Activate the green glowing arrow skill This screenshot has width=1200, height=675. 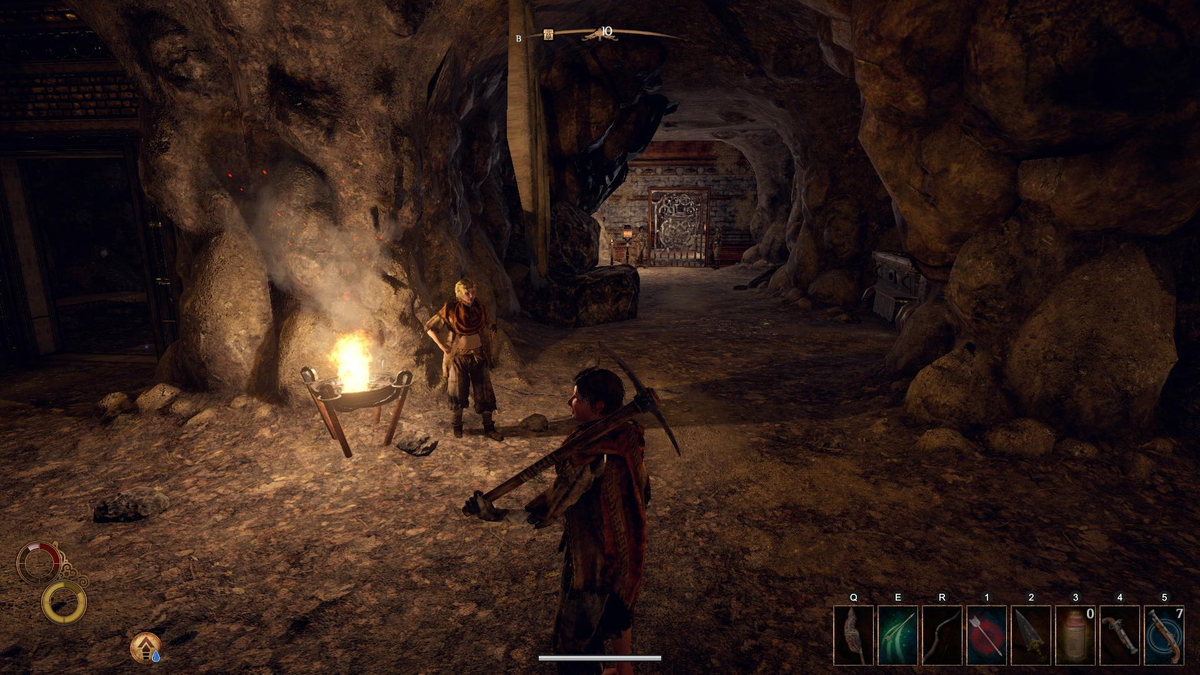(x=897, y=635)
